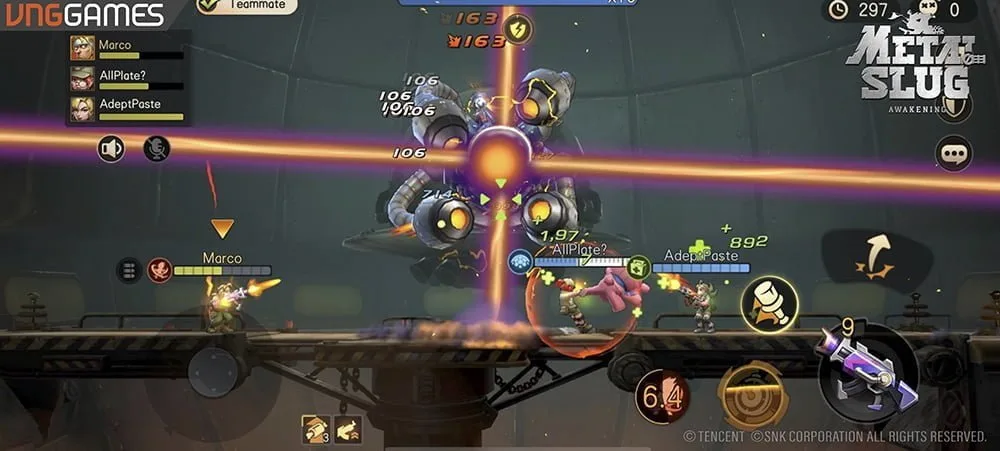The width and height of the screenshot is (1000, 451).
Task: Activate the golden spiral skill button
Action: coord(752,396)
